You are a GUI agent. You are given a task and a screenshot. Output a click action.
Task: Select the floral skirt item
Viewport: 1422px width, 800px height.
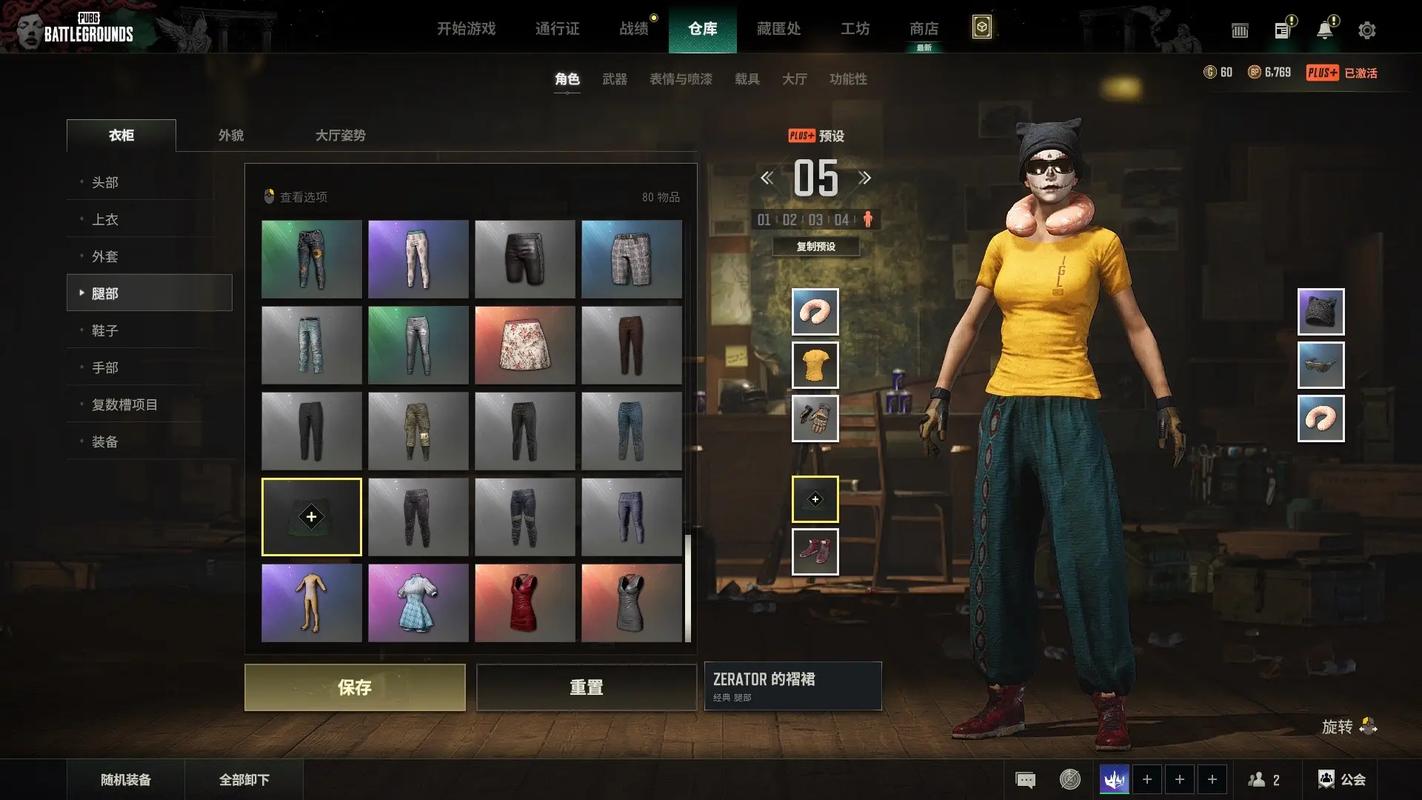pyautogui.click(x=525, y=345)
